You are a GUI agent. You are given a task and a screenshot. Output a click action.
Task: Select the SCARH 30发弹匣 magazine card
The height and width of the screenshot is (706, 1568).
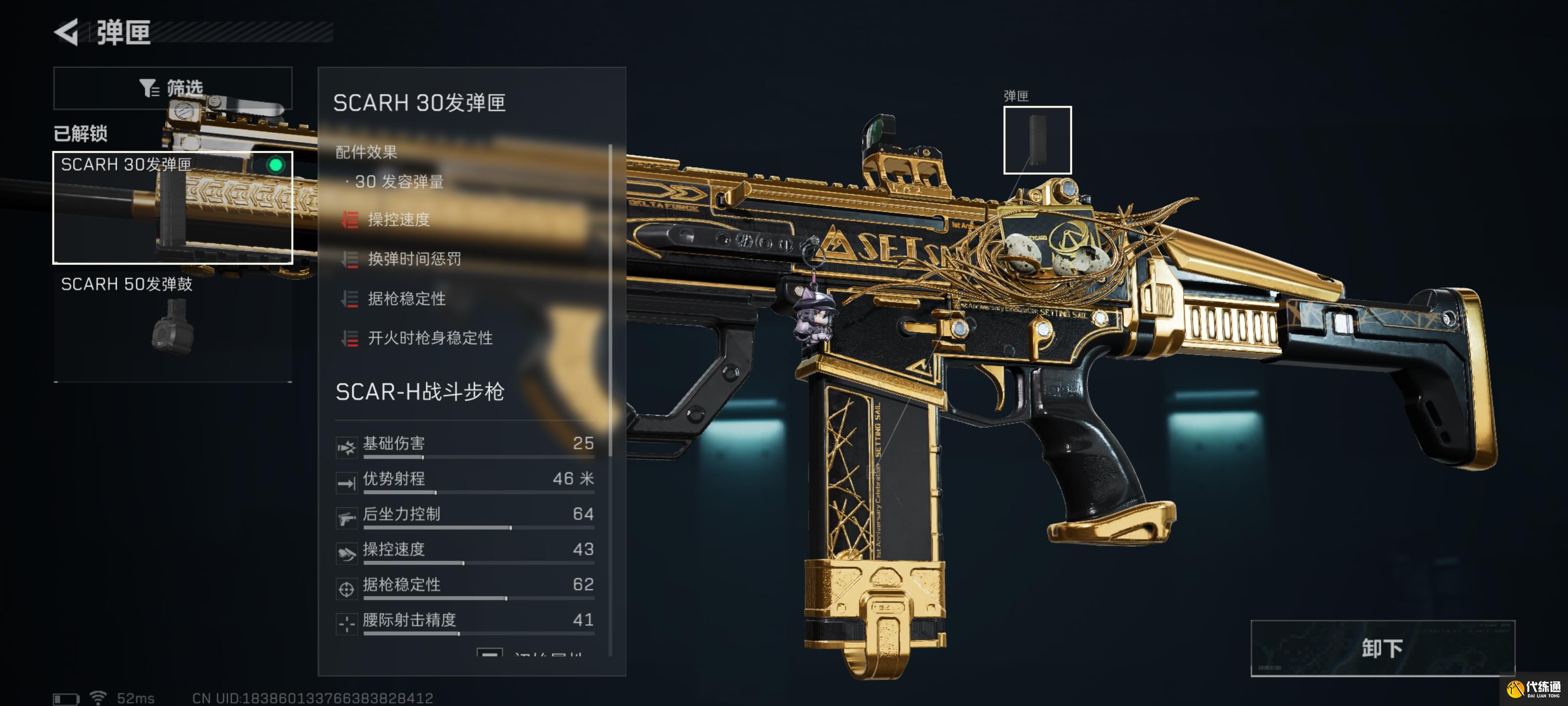[172, 207]
